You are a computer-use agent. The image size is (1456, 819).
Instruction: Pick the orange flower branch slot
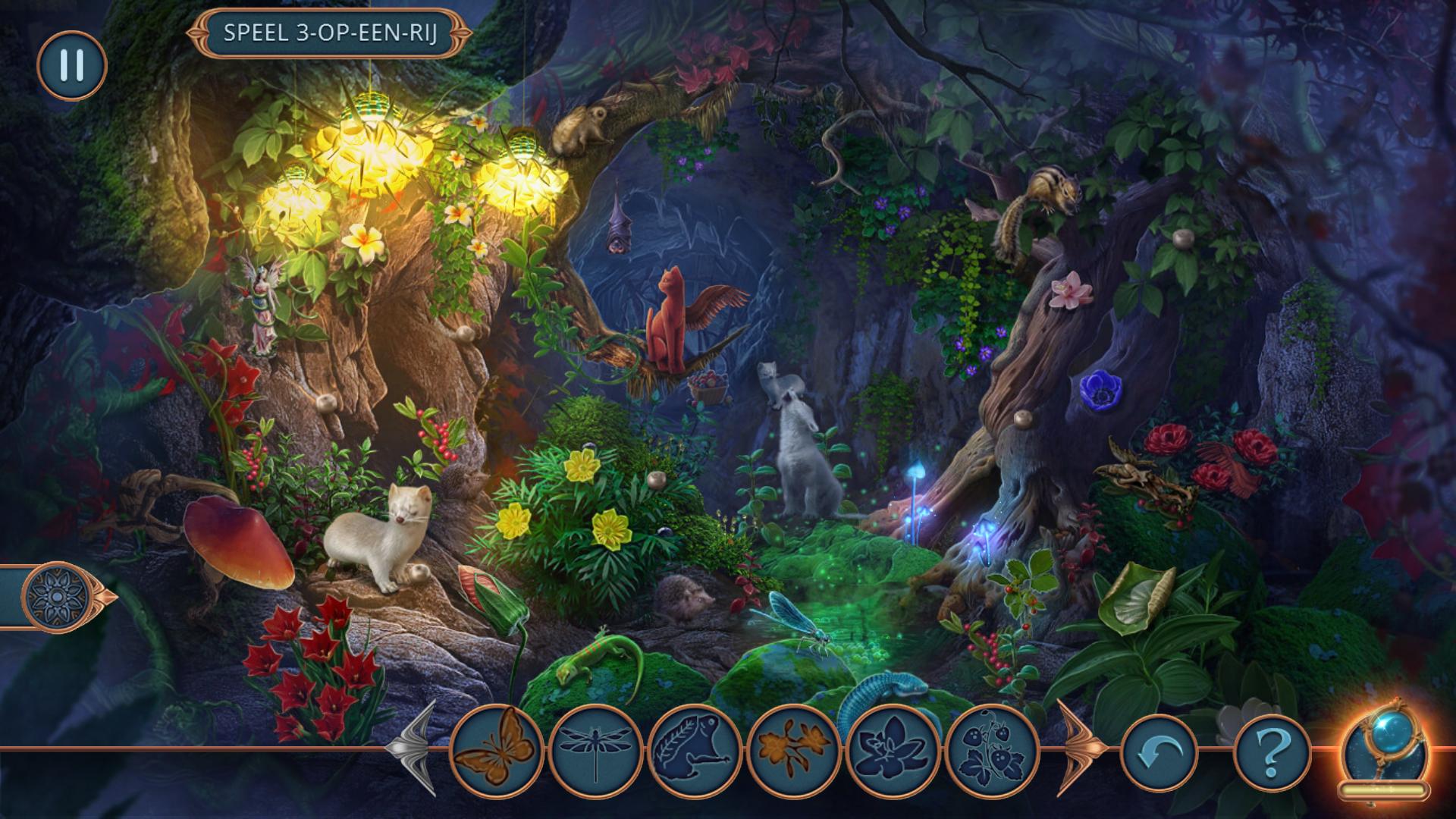tap(793, 750)
